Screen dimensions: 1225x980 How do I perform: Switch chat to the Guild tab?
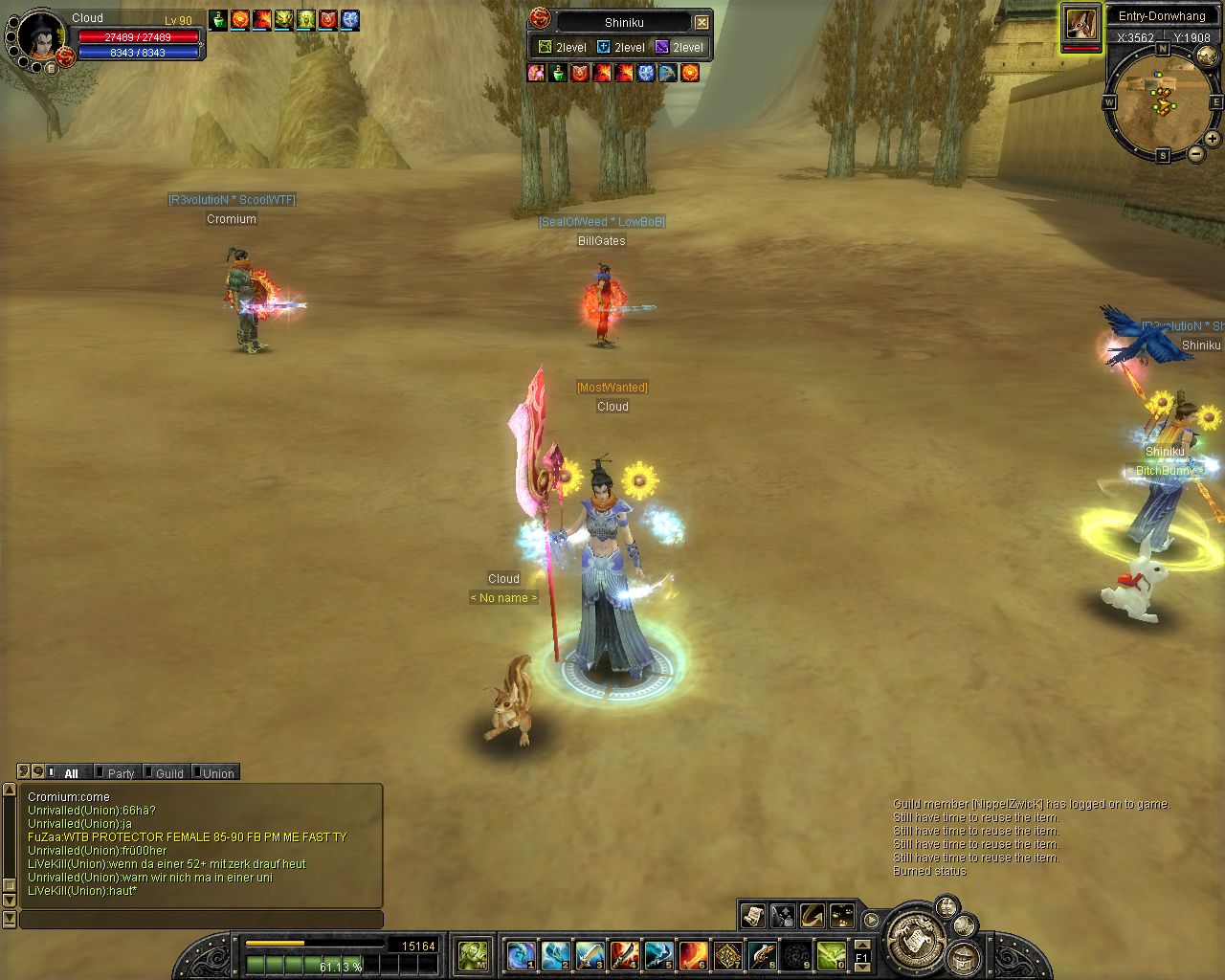click(168, 773)
